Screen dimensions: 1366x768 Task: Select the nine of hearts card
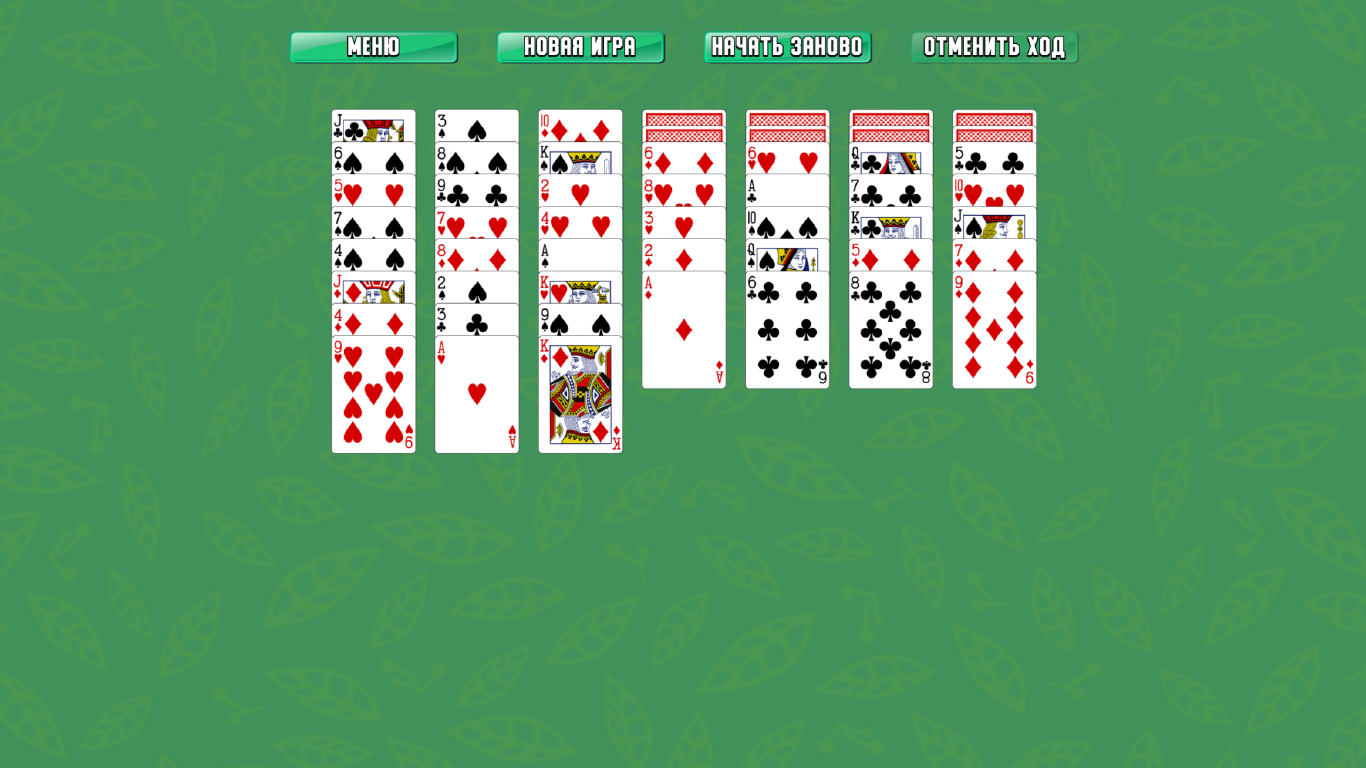[373, 390]
